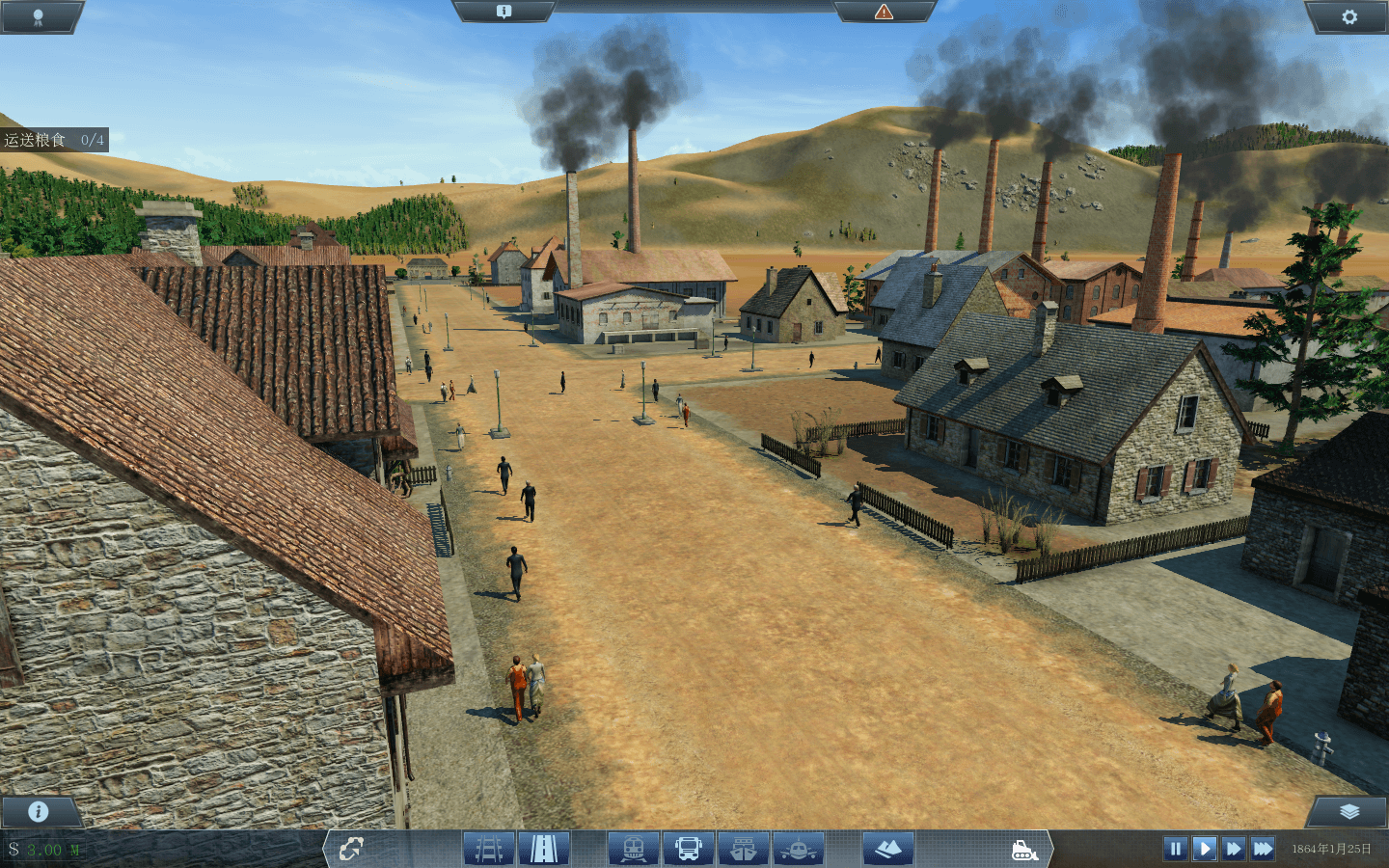1389x868 pixels.
Task: Click the round info button
Action: pos(39,811)
